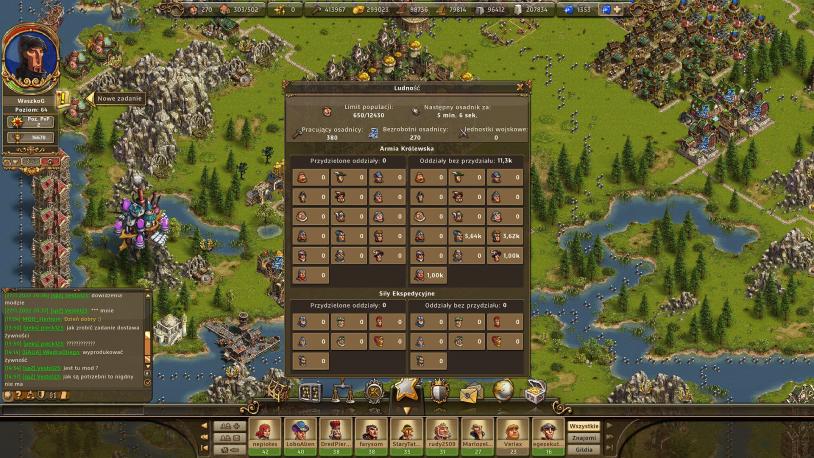Open the treasure chest shop

[x=536, y=391]
